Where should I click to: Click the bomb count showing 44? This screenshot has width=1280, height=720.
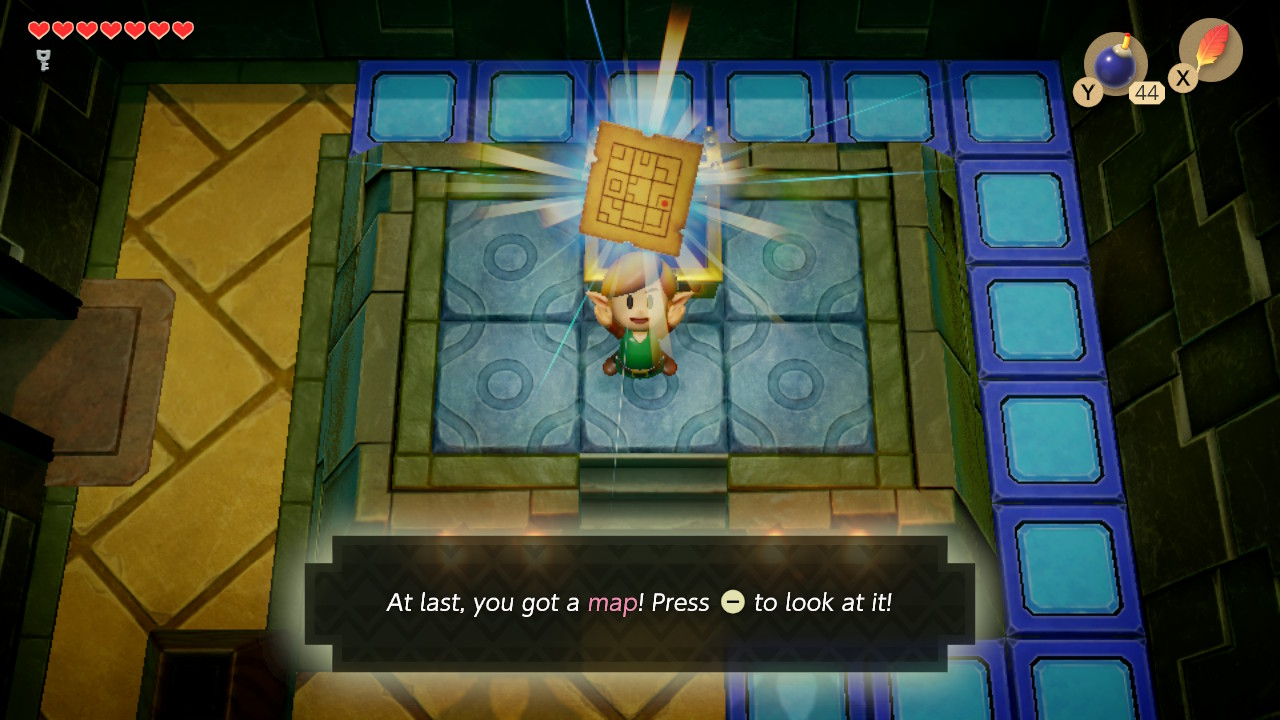tap(1146, 91)
